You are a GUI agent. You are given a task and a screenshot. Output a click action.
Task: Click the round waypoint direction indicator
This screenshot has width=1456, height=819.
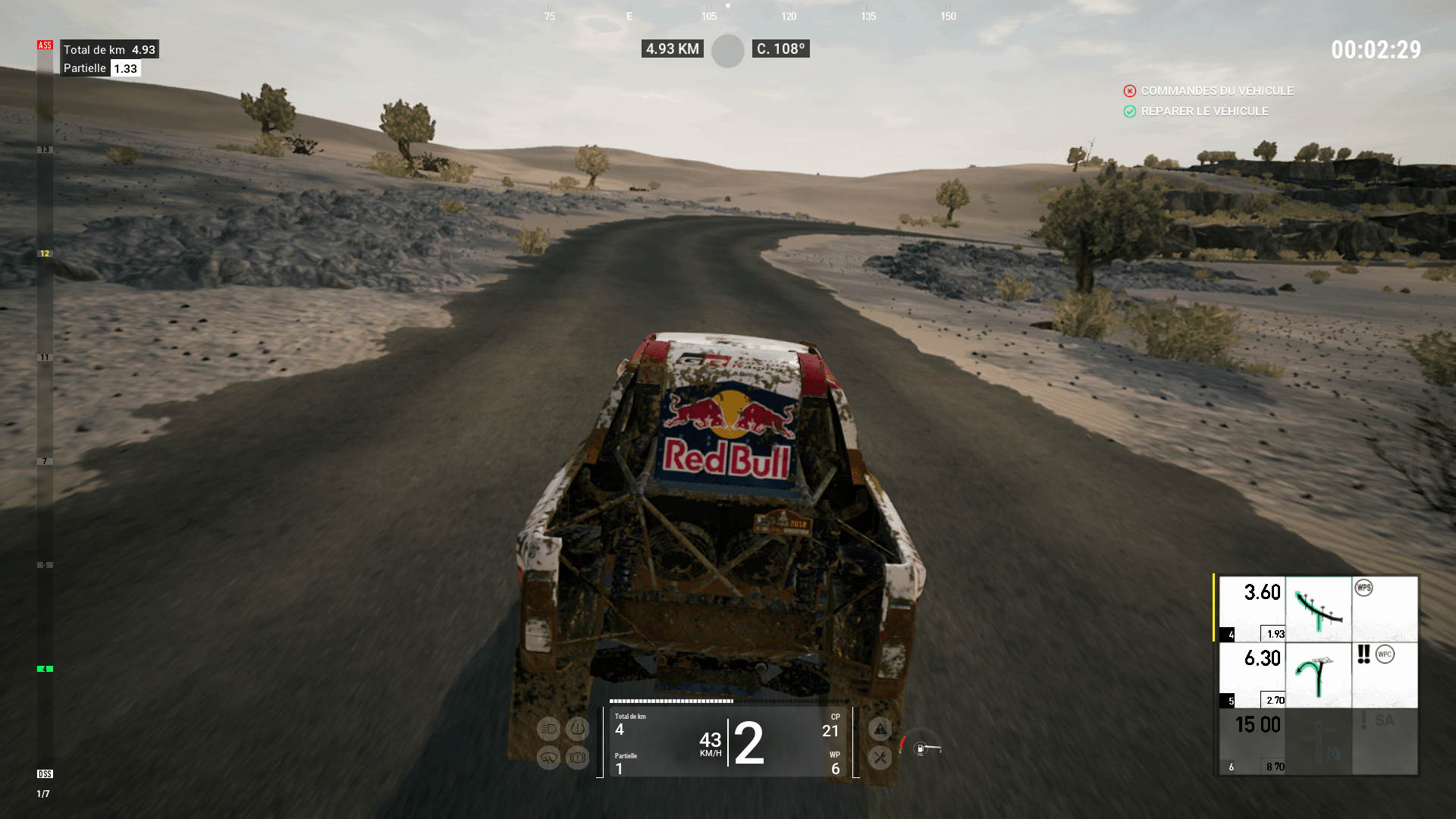728,51
